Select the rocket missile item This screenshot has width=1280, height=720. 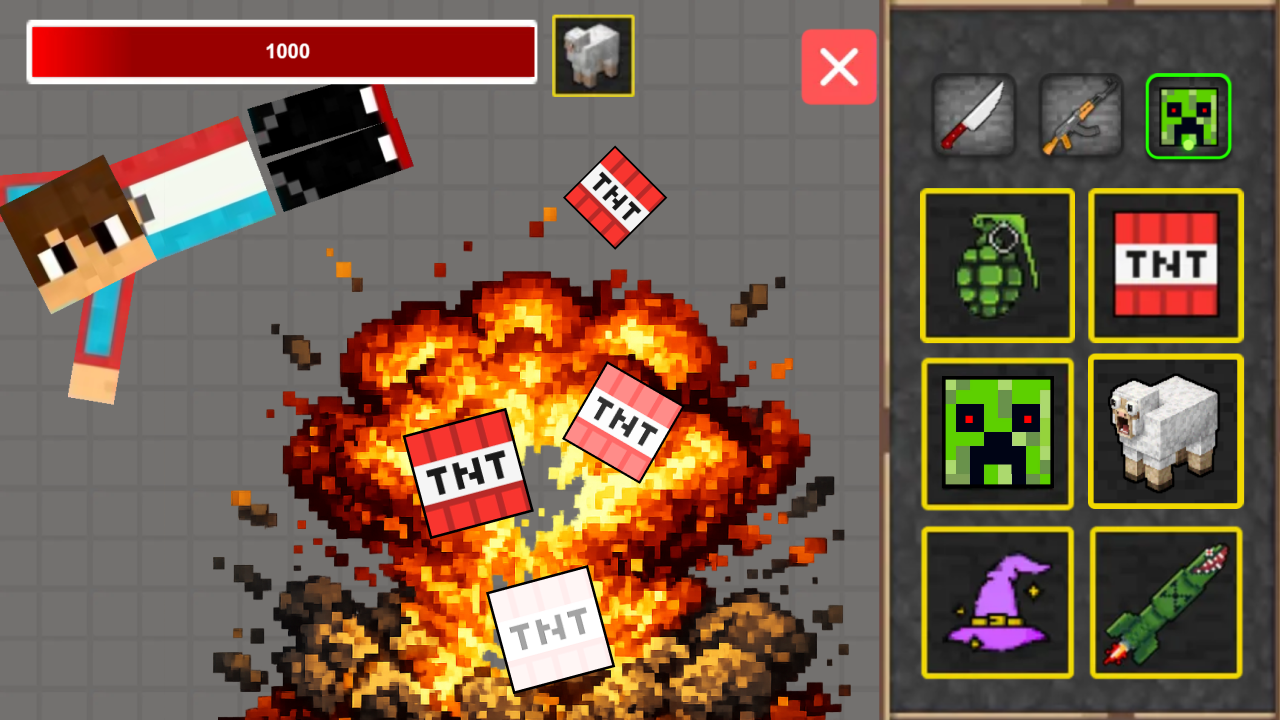click(1165, 601)
